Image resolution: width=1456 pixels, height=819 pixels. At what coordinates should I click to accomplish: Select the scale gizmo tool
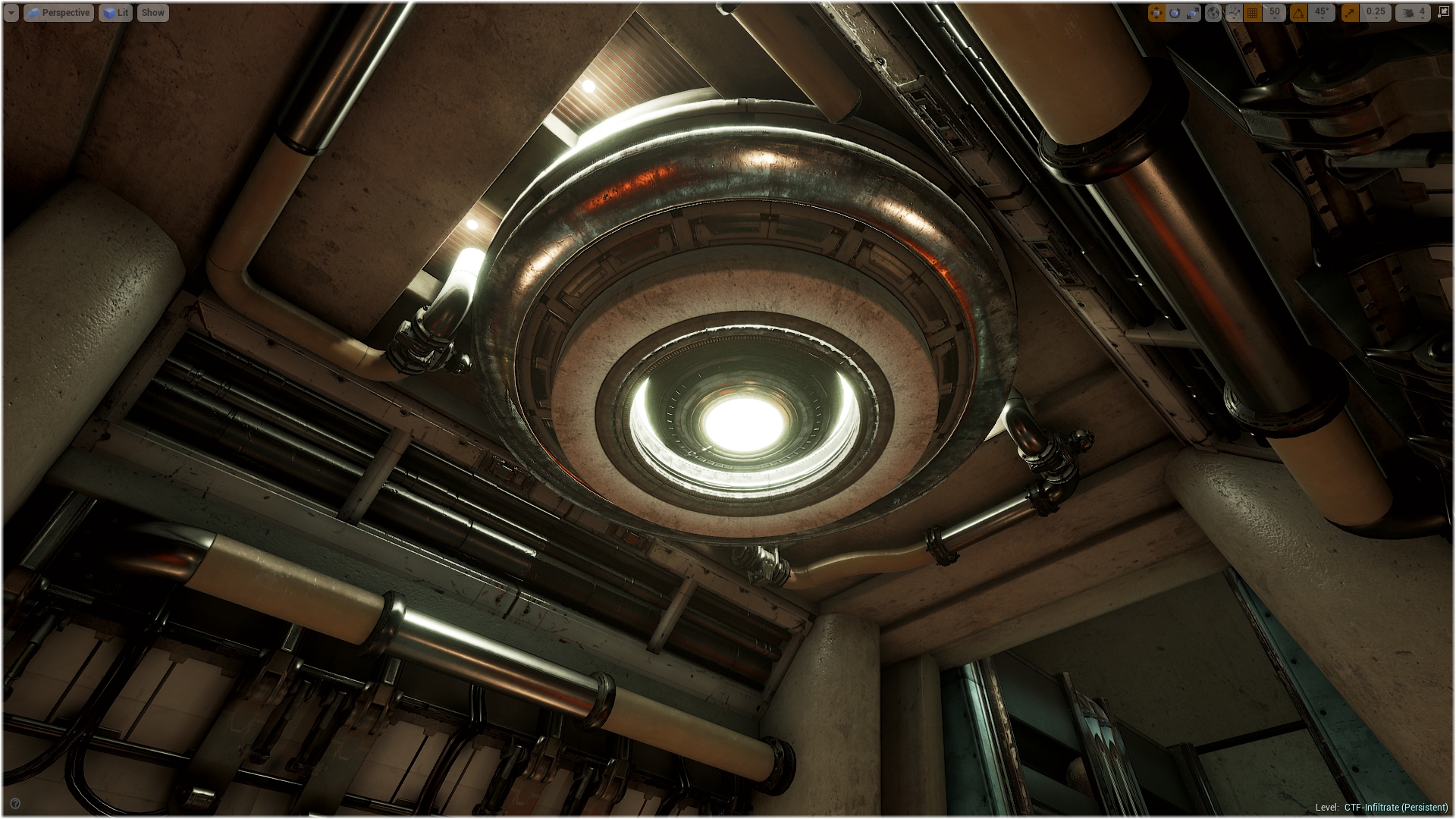[x=1193, y=13]
